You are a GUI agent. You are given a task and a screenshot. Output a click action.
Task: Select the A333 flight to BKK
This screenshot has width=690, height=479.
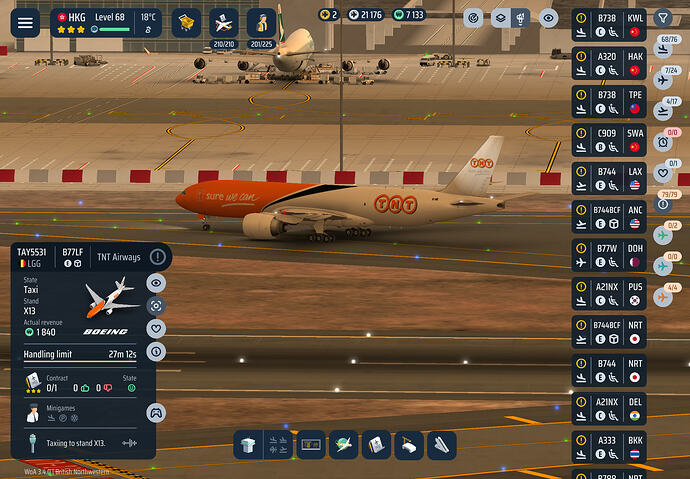[608, 446]
